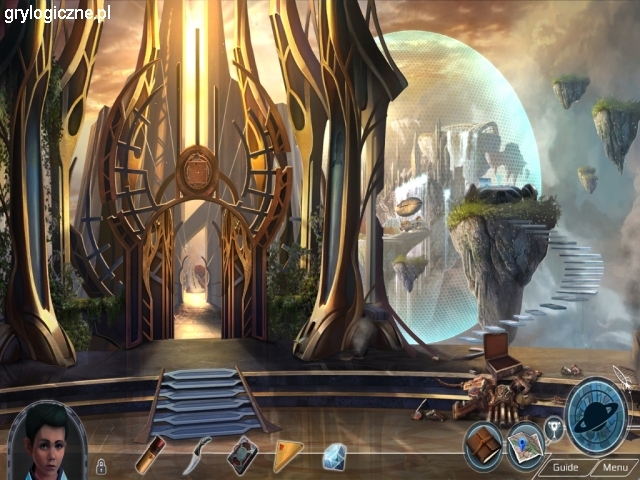Toggle the inventory padlock

(101, 465)
